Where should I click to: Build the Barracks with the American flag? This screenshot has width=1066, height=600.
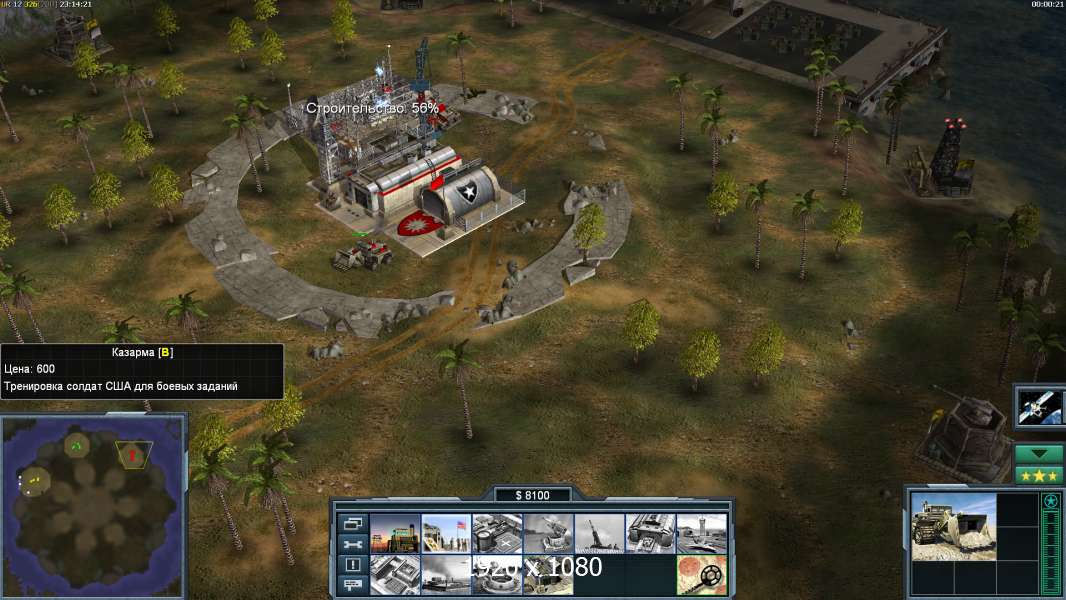pyautogui.click(x=446, y=533)
